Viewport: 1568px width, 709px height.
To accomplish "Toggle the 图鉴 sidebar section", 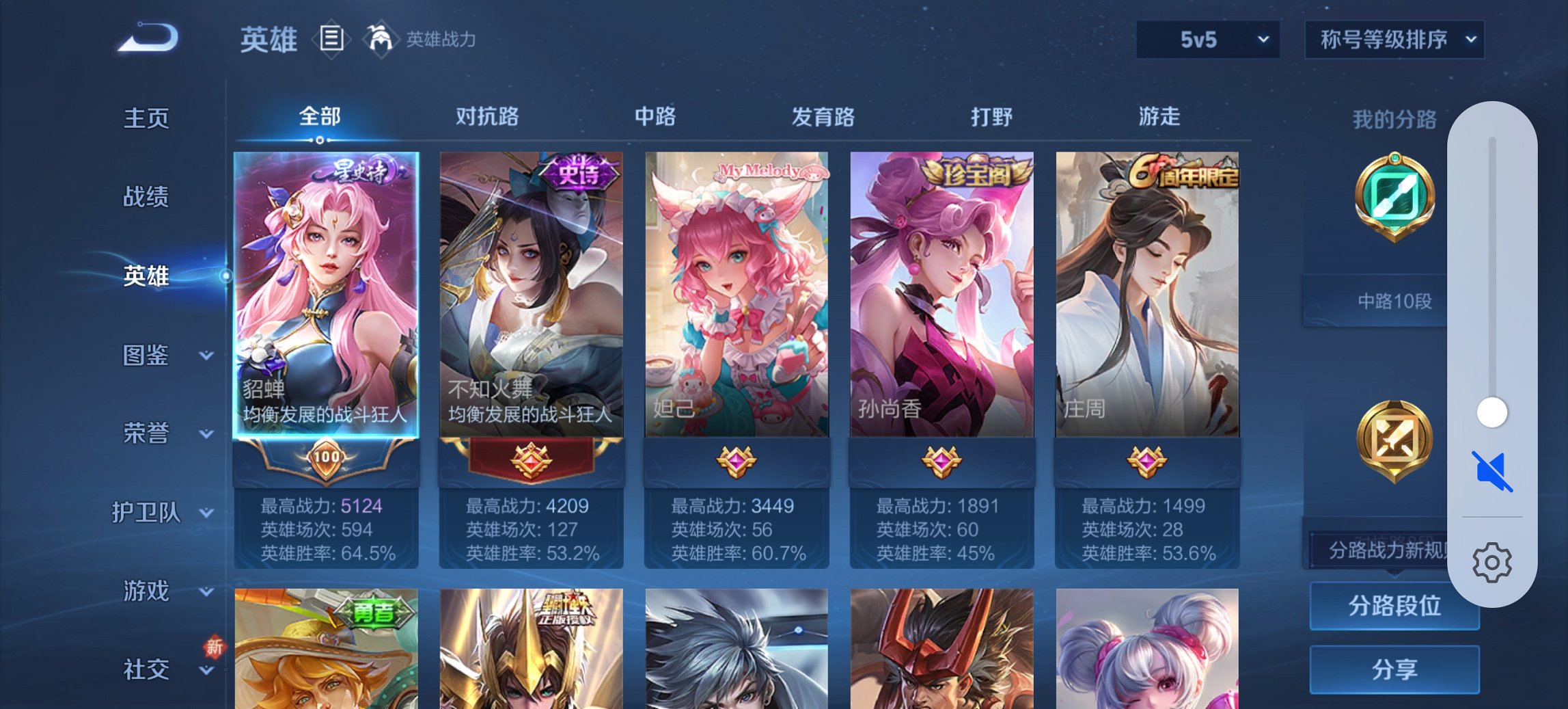I will point(147,356).
